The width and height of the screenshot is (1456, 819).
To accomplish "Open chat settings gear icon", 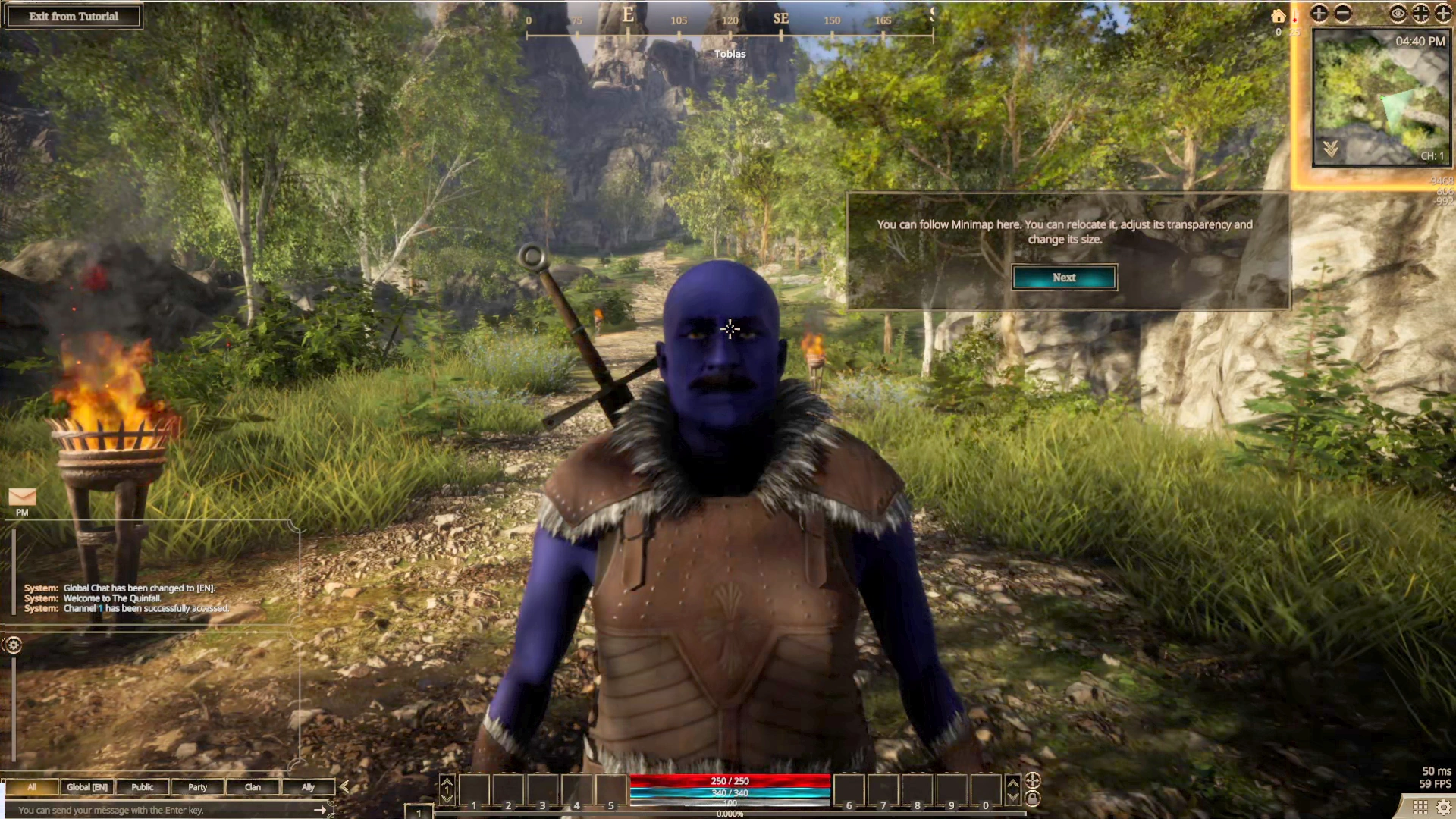I will [13, 645].
